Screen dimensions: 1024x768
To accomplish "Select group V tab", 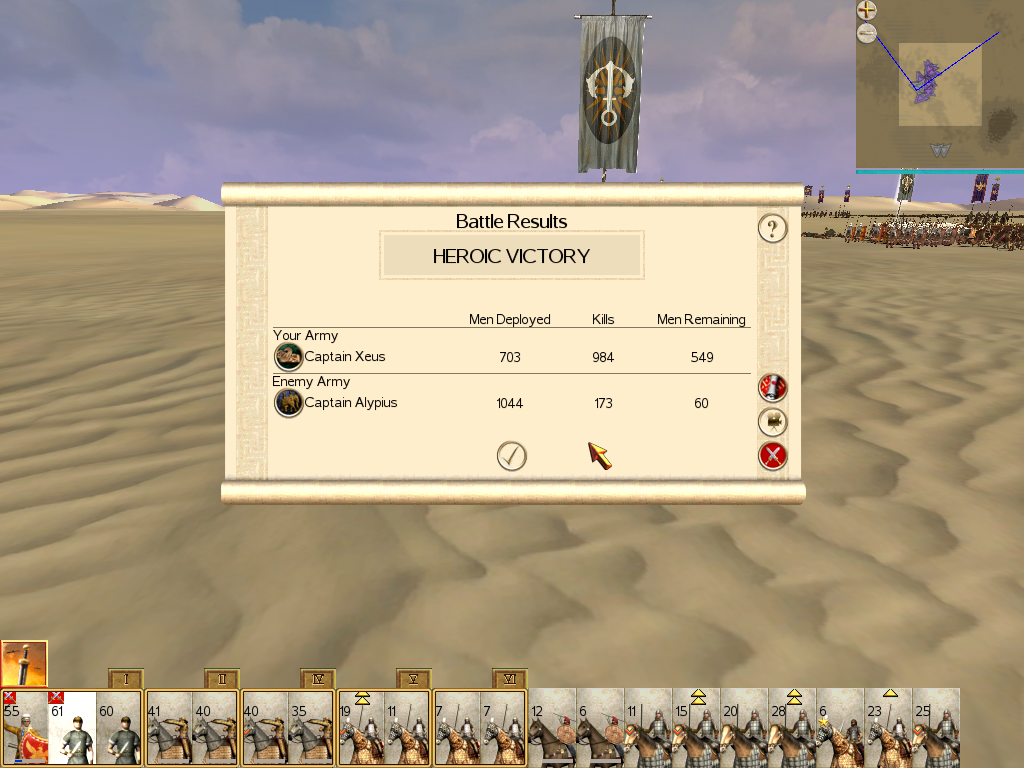I will (x=414, y=679).
